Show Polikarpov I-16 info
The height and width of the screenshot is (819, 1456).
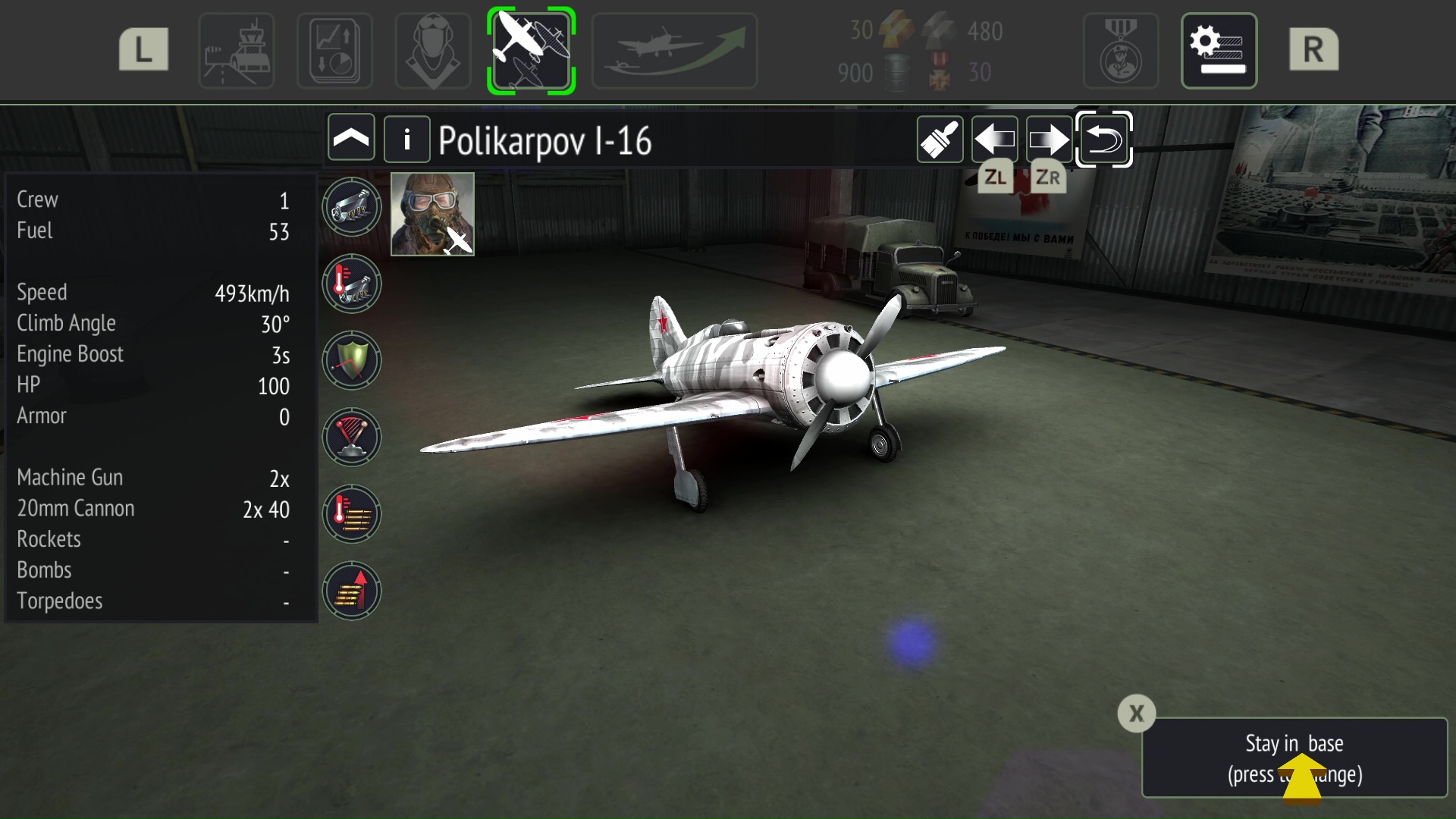click(407, 139)
